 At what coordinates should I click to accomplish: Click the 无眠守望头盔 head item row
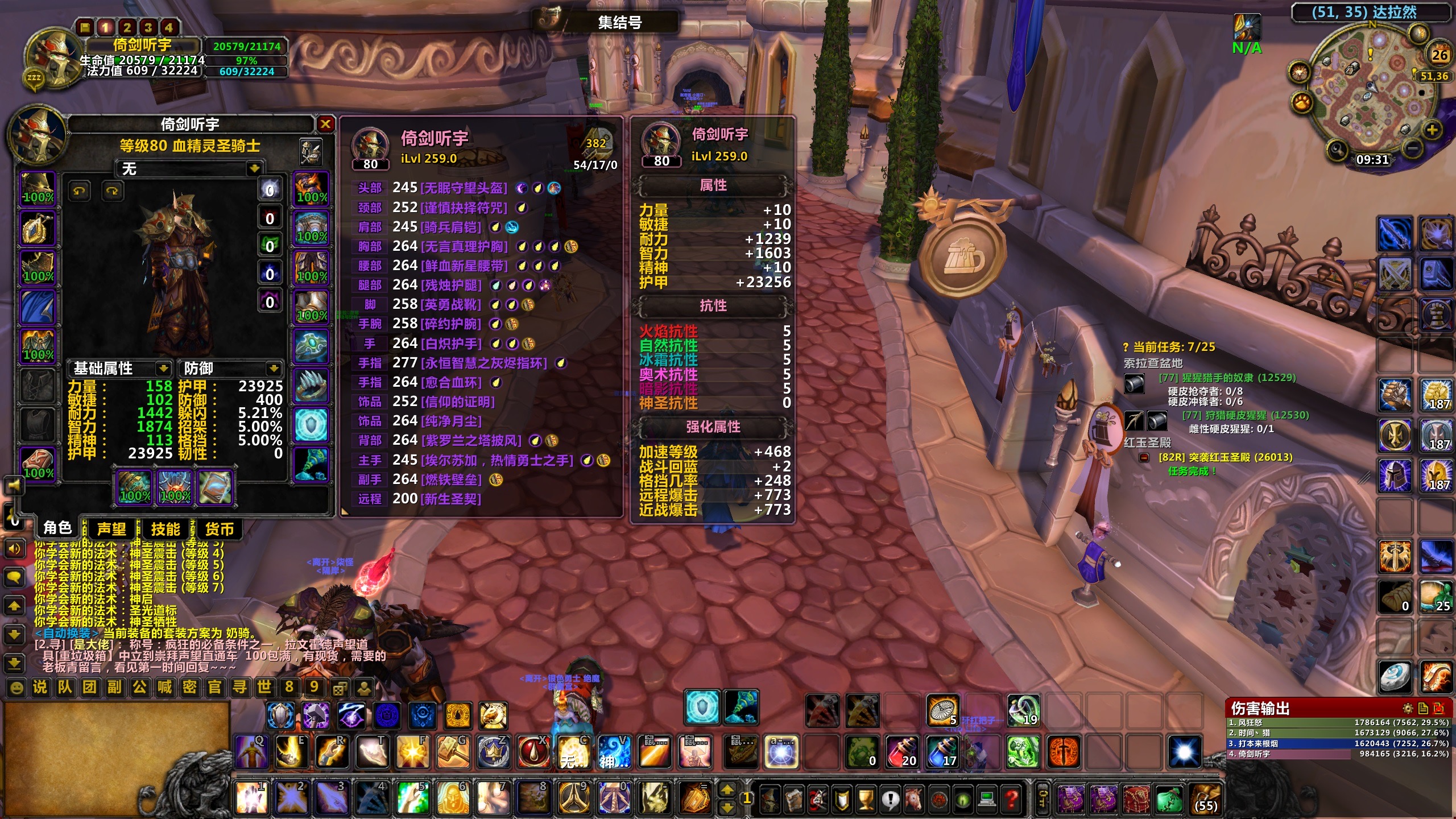tap(464, 188)
